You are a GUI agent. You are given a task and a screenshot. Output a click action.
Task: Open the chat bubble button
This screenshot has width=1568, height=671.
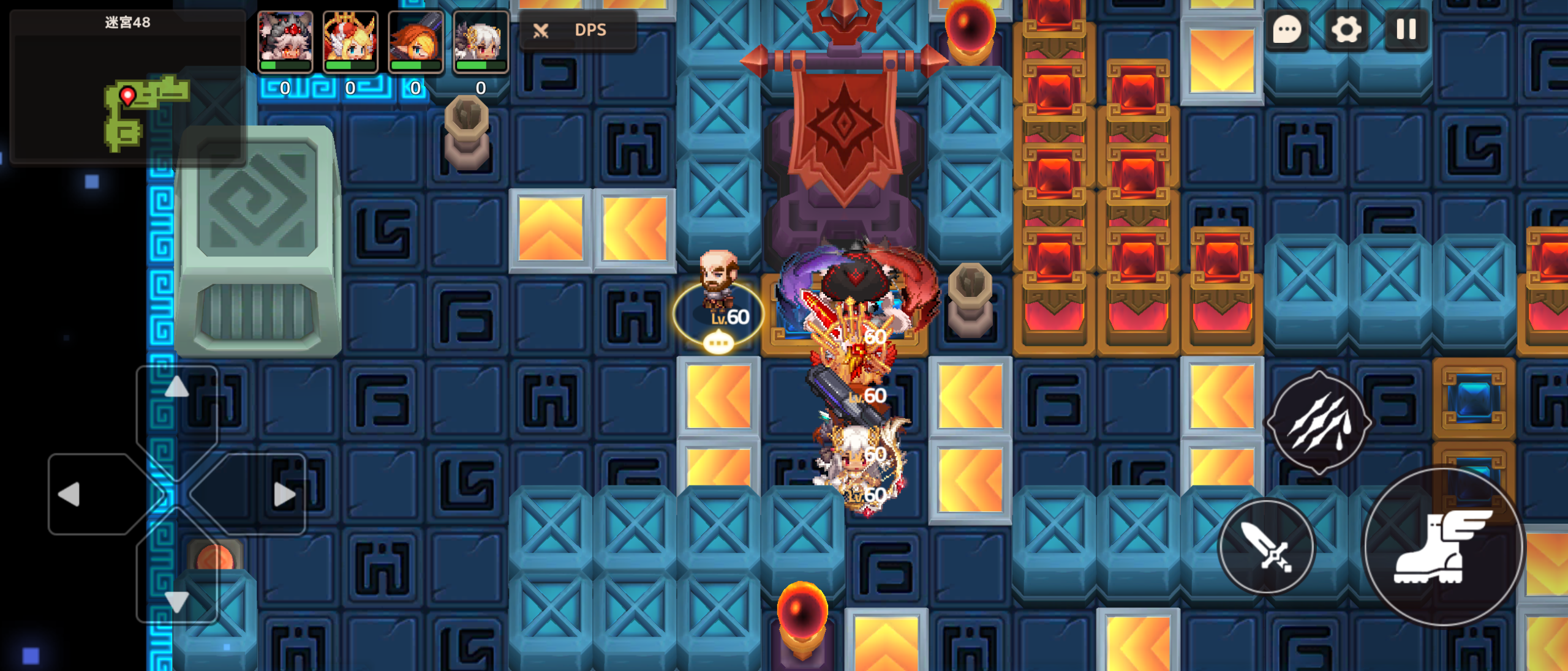click(x=1287, y=29)
